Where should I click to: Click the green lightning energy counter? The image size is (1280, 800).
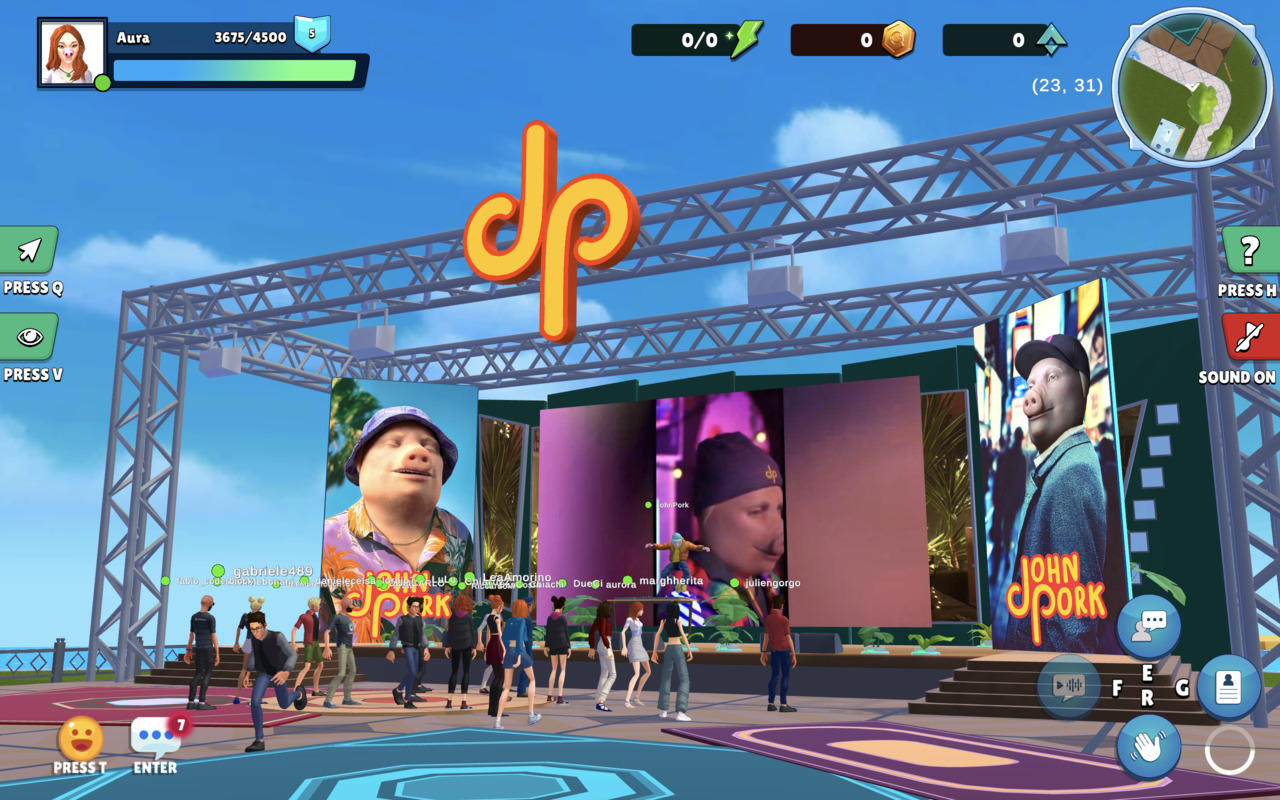click(745, 40)
